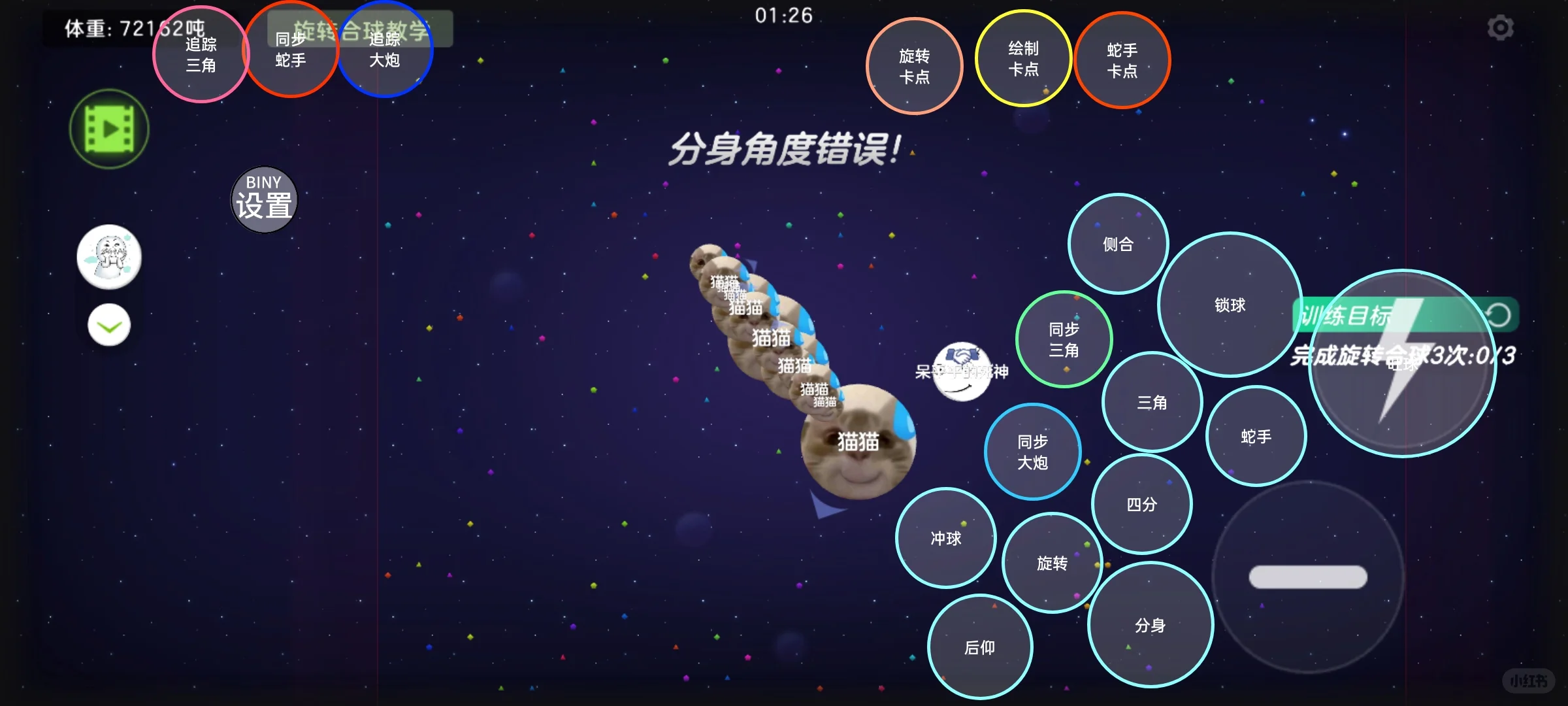
Task: Enable 同步蛇手 tracking mode
Action: click(x=292, y=51)
